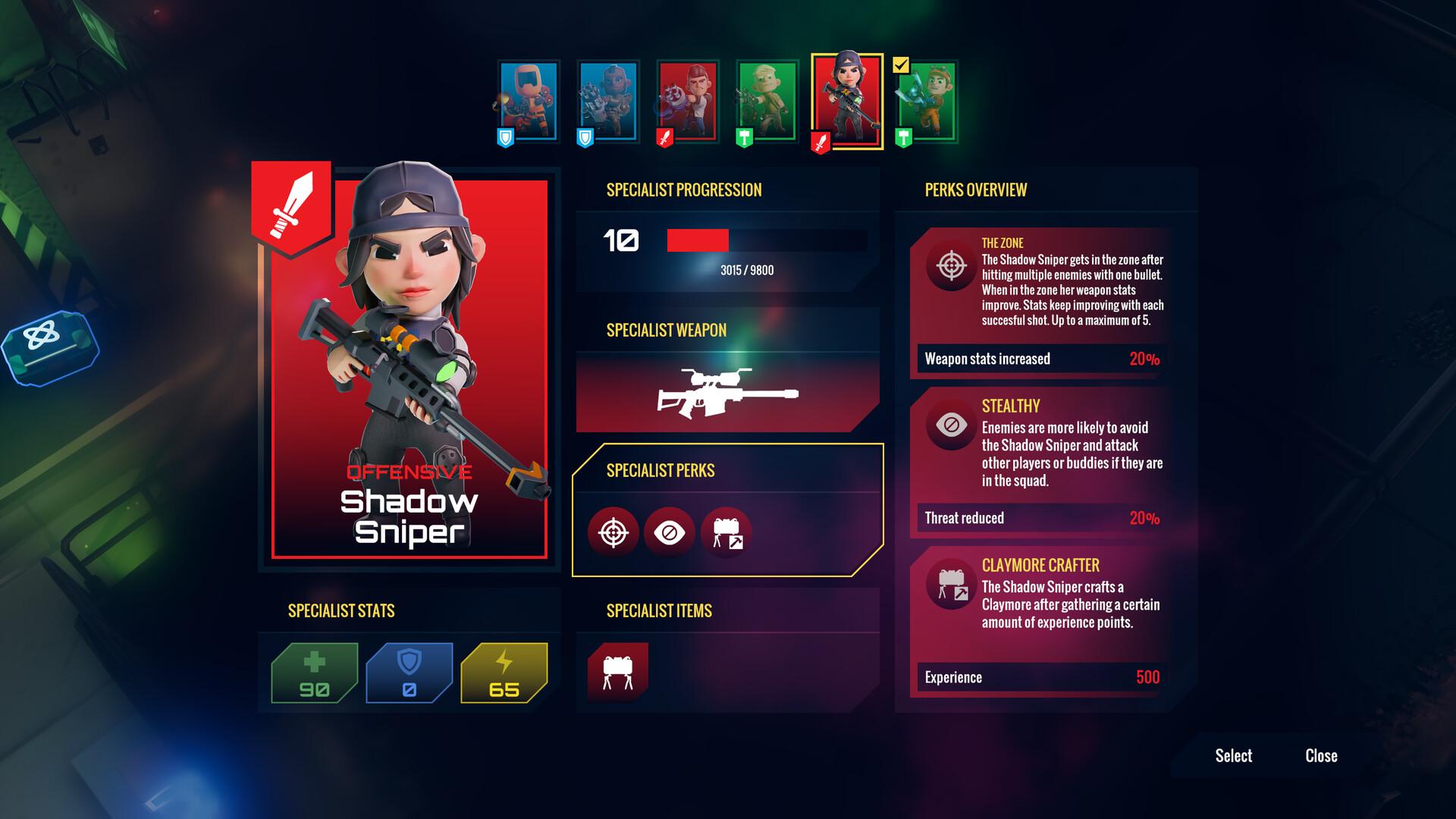The height and width of the screenshot is (819, 1456).
Task: Select the orange hazmat-suit specialist card
Action: 529,102
